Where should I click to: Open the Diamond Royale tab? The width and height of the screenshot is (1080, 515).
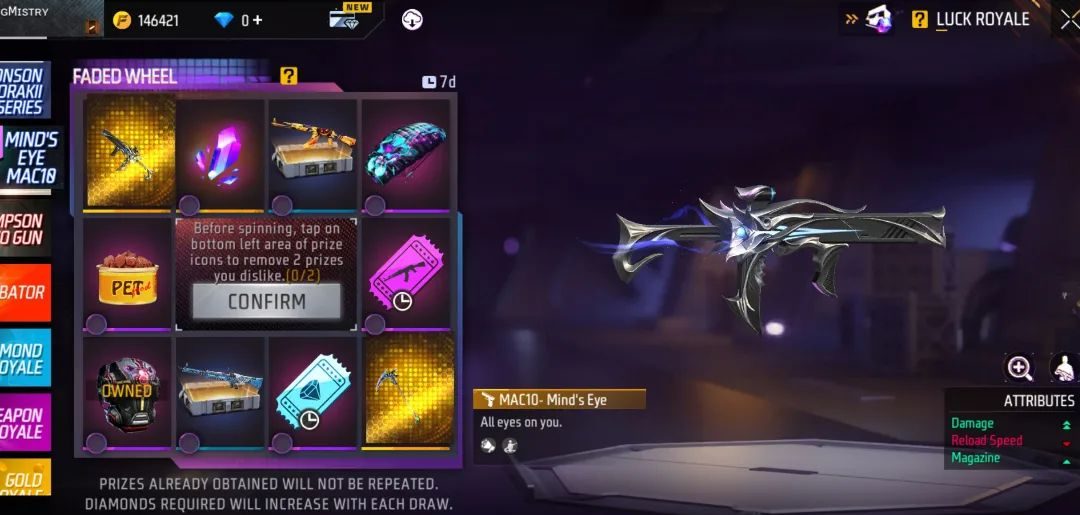[24, 358]
